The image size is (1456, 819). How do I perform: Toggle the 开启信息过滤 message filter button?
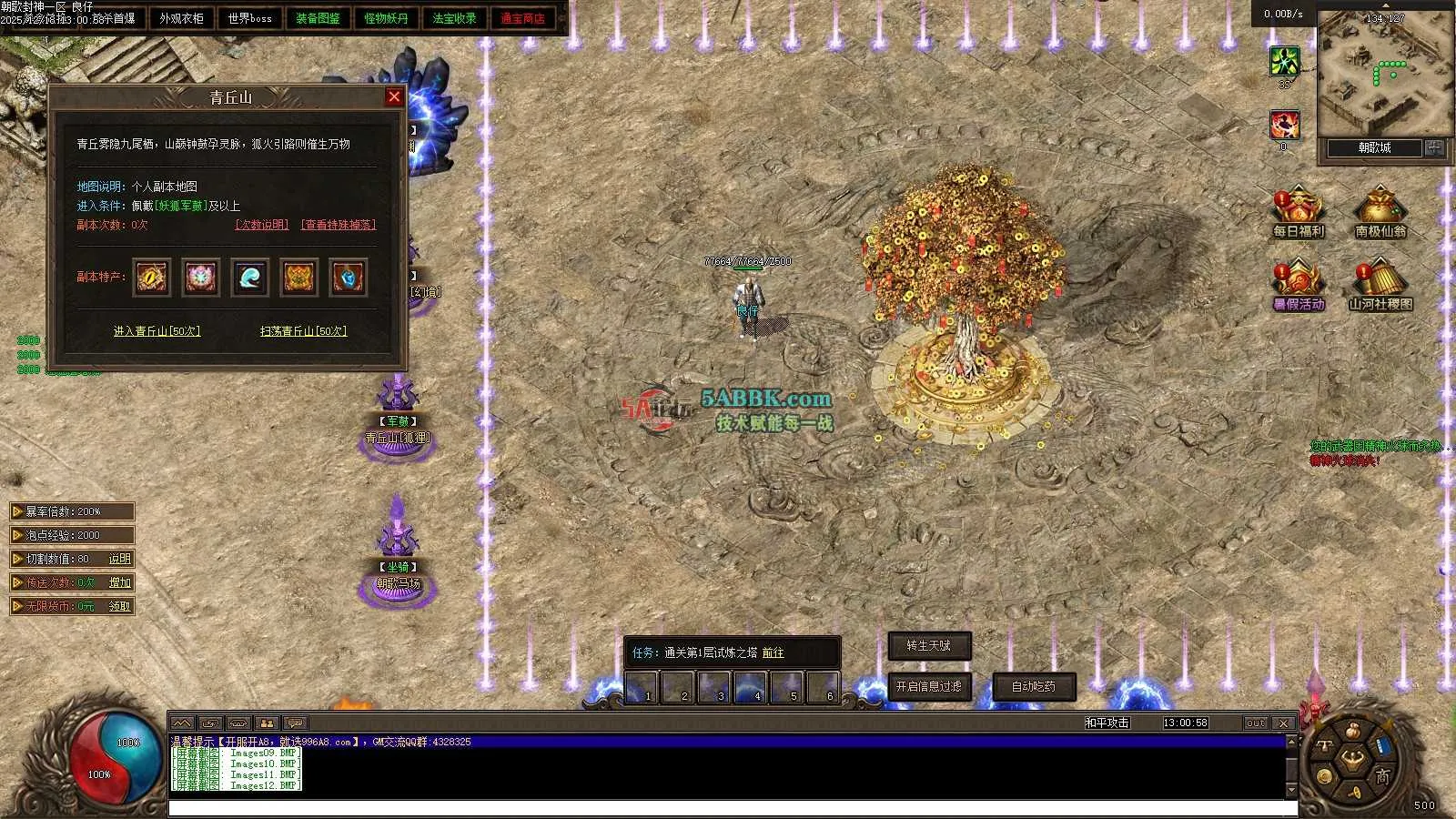point(929,686)
